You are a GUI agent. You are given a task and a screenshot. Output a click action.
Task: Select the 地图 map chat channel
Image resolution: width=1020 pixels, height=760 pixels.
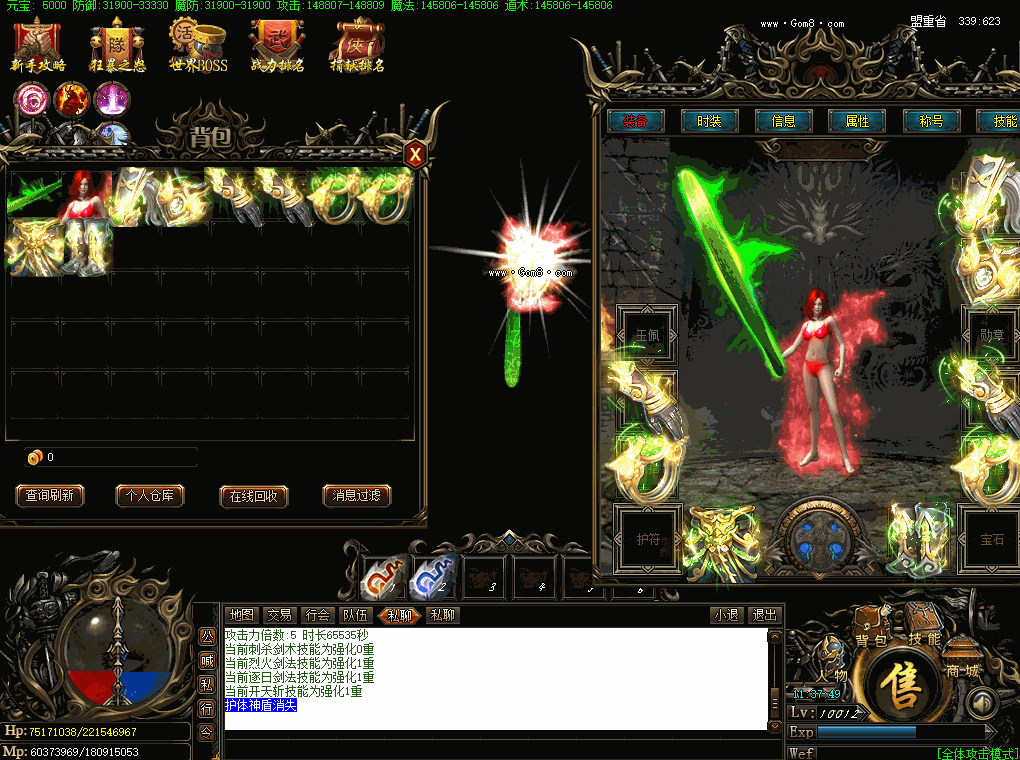tap(242, 616)
